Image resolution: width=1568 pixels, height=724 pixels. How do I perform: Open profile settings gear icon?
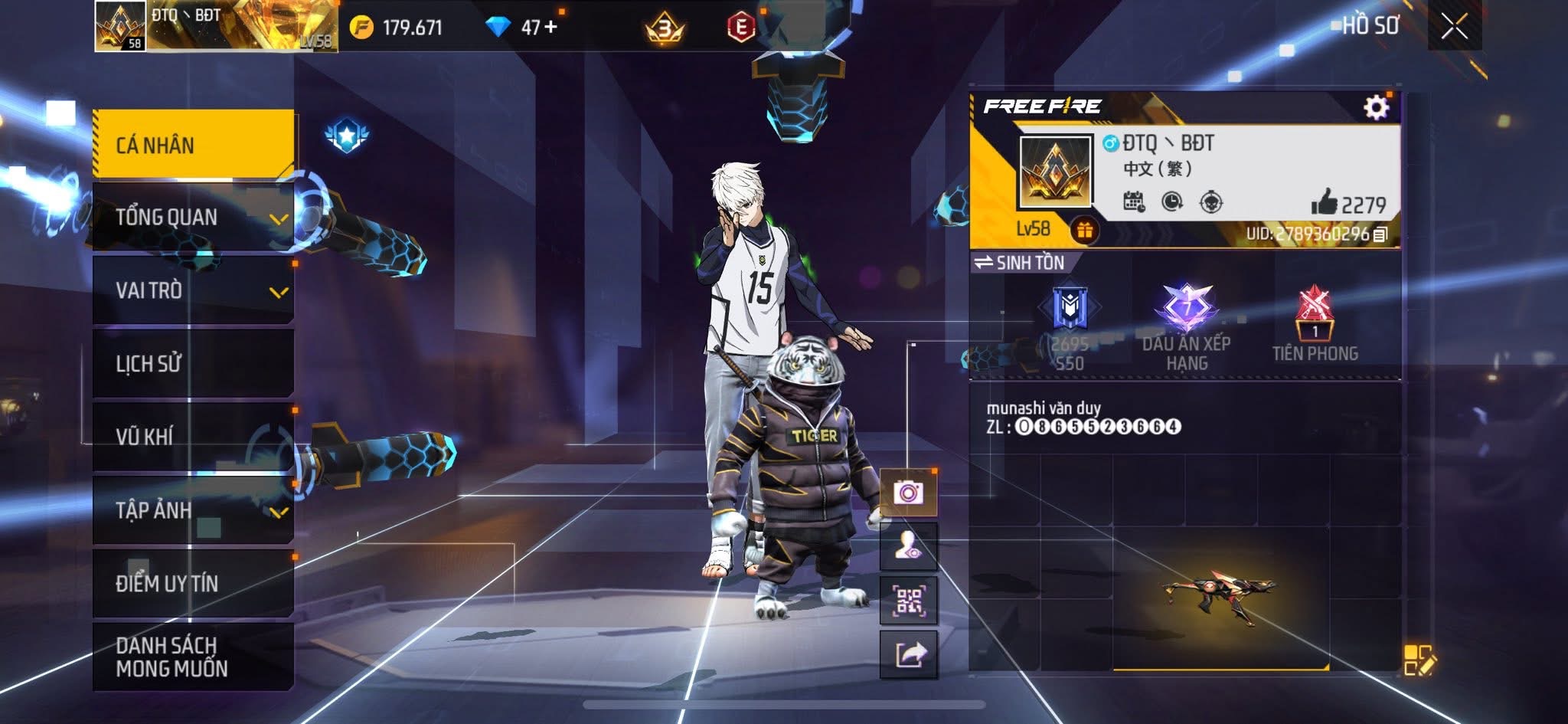tap(1376, 107)
